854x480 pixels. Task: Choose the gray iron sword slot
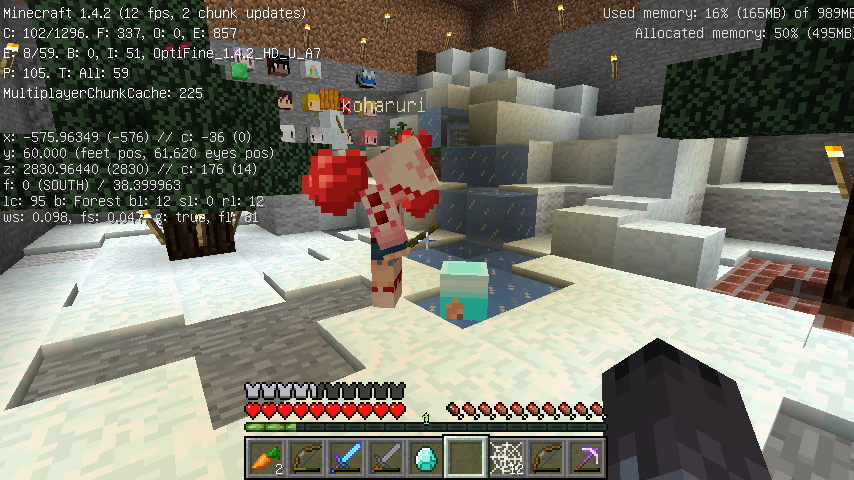point(385,458)
